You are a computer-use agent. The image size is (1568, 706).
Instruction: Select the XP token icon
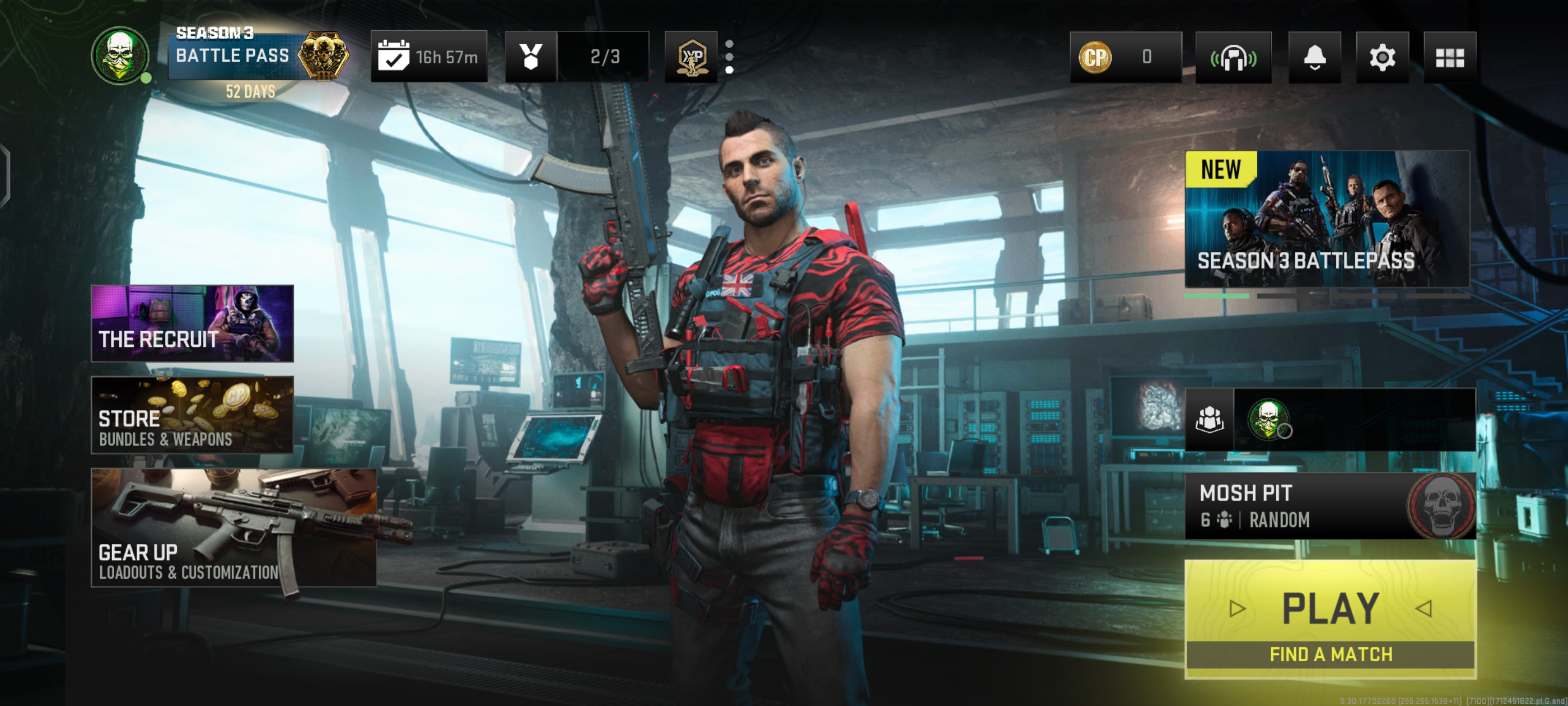pyautogui.click(x=691, y=57)
